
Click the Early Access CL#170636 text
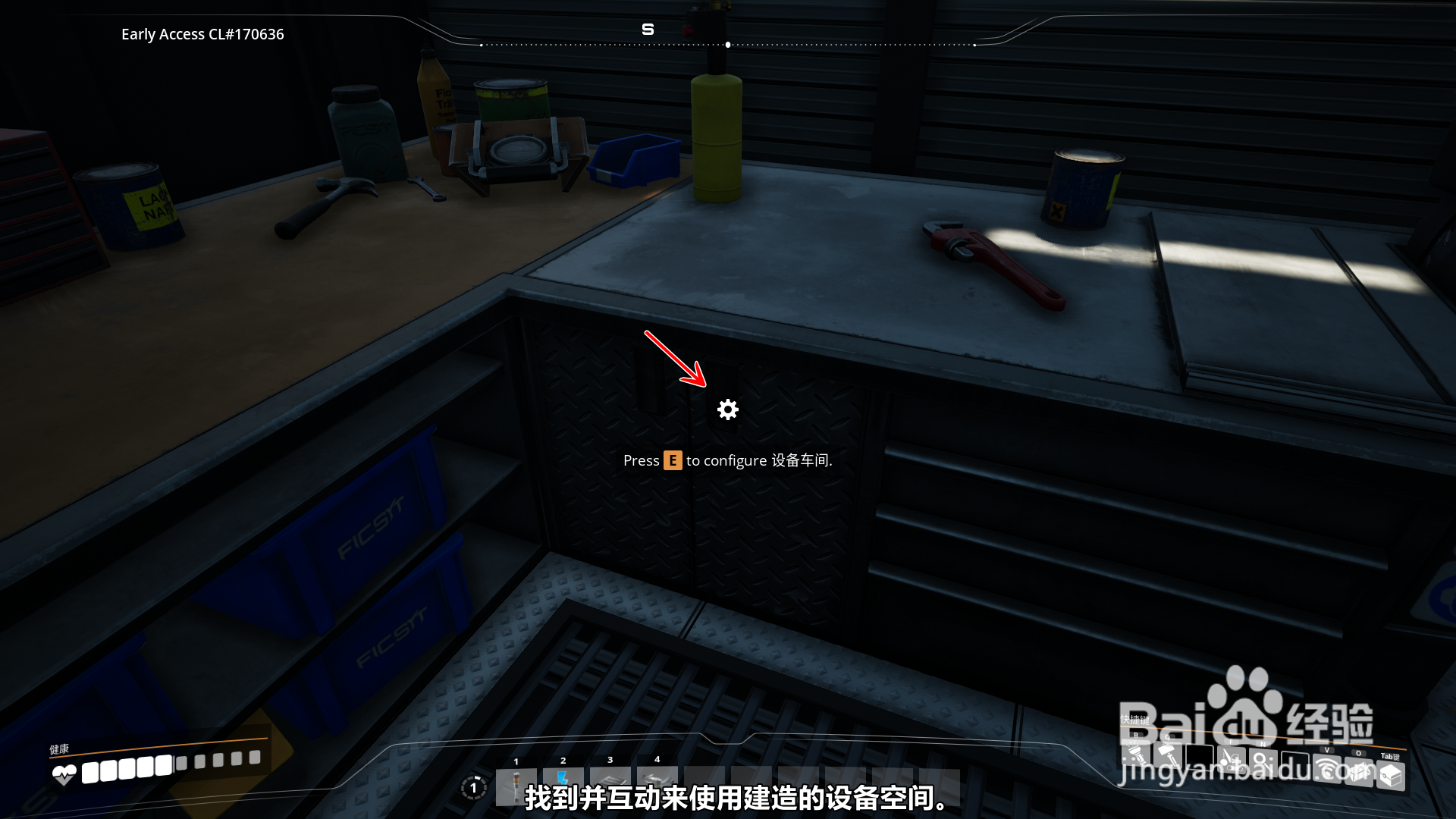202,34
